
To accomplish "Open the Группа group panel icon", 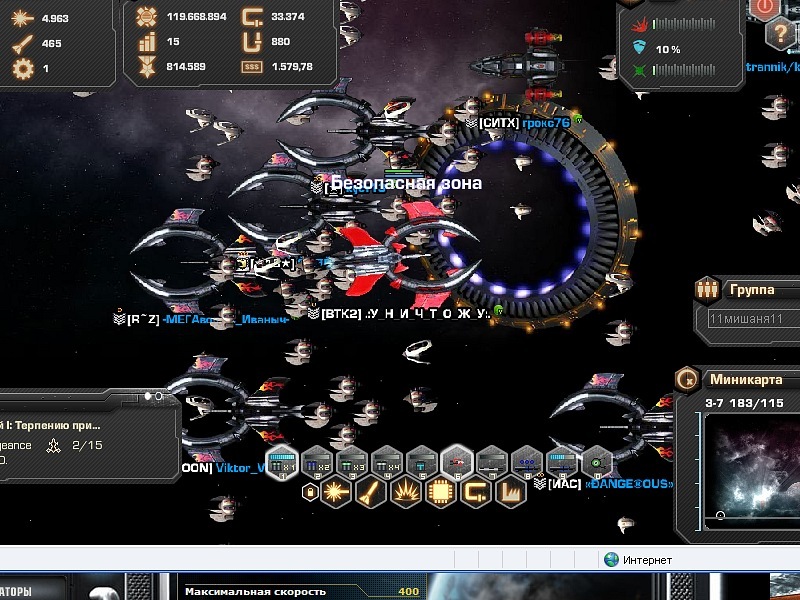I will pos(707,290).
